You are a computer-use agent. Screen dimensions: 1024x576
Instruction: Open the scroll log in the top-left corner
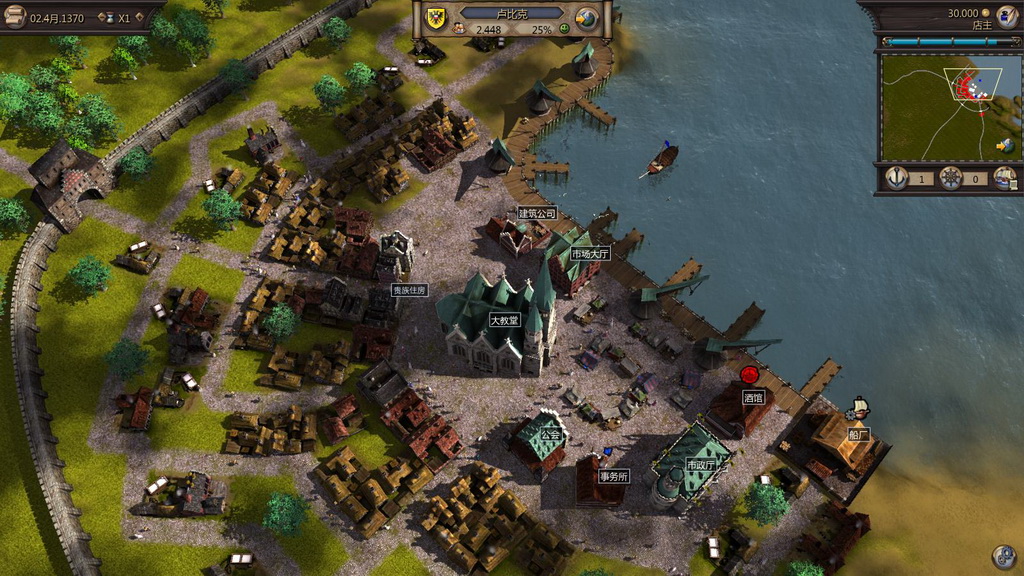pyautogui.click(x=15, y=16)
